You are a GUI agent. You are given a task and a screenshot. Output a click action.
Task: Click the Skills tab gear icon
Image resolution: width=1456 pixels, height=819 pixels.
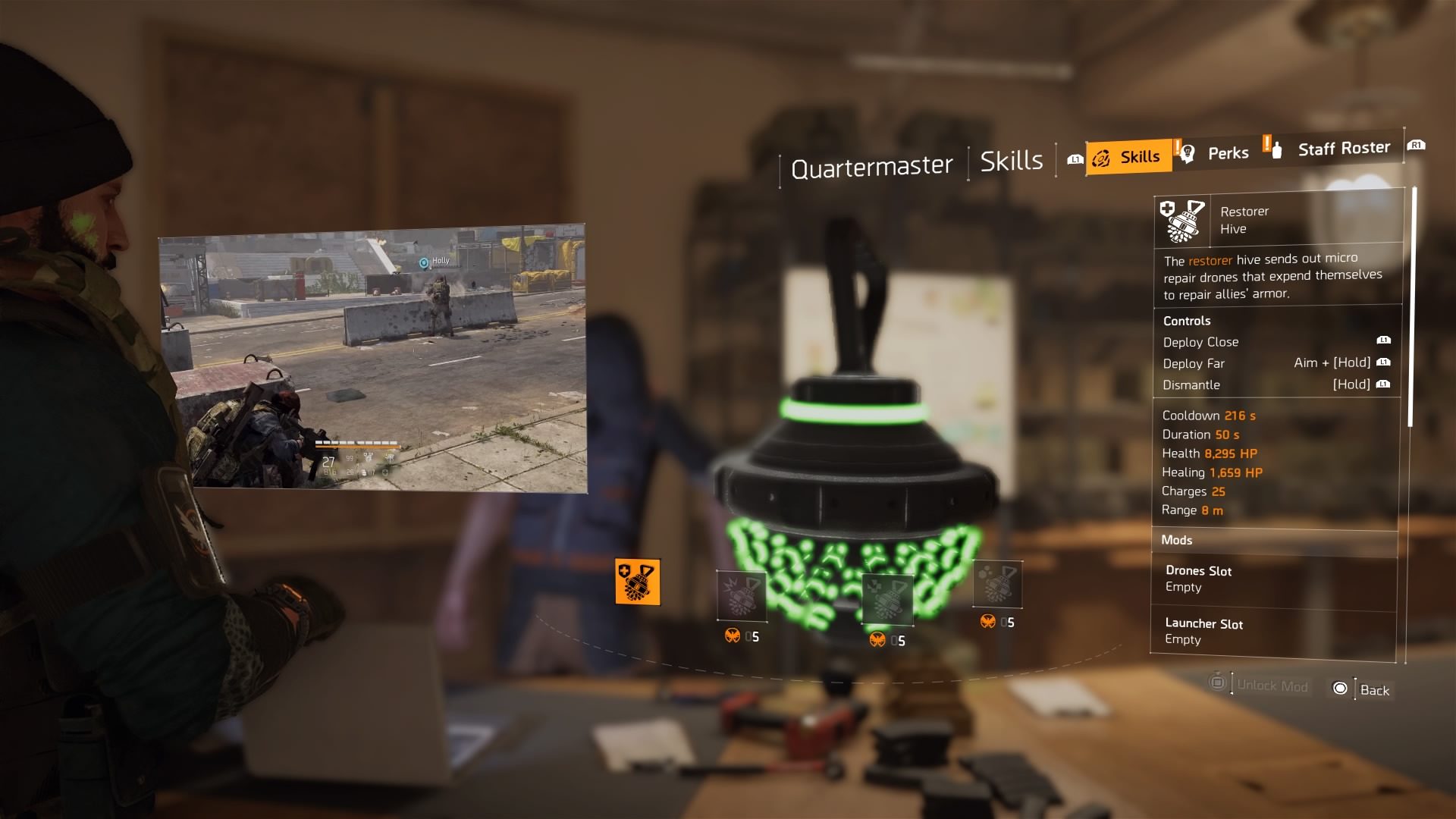pyautogui.click(x=1101, y=158)
